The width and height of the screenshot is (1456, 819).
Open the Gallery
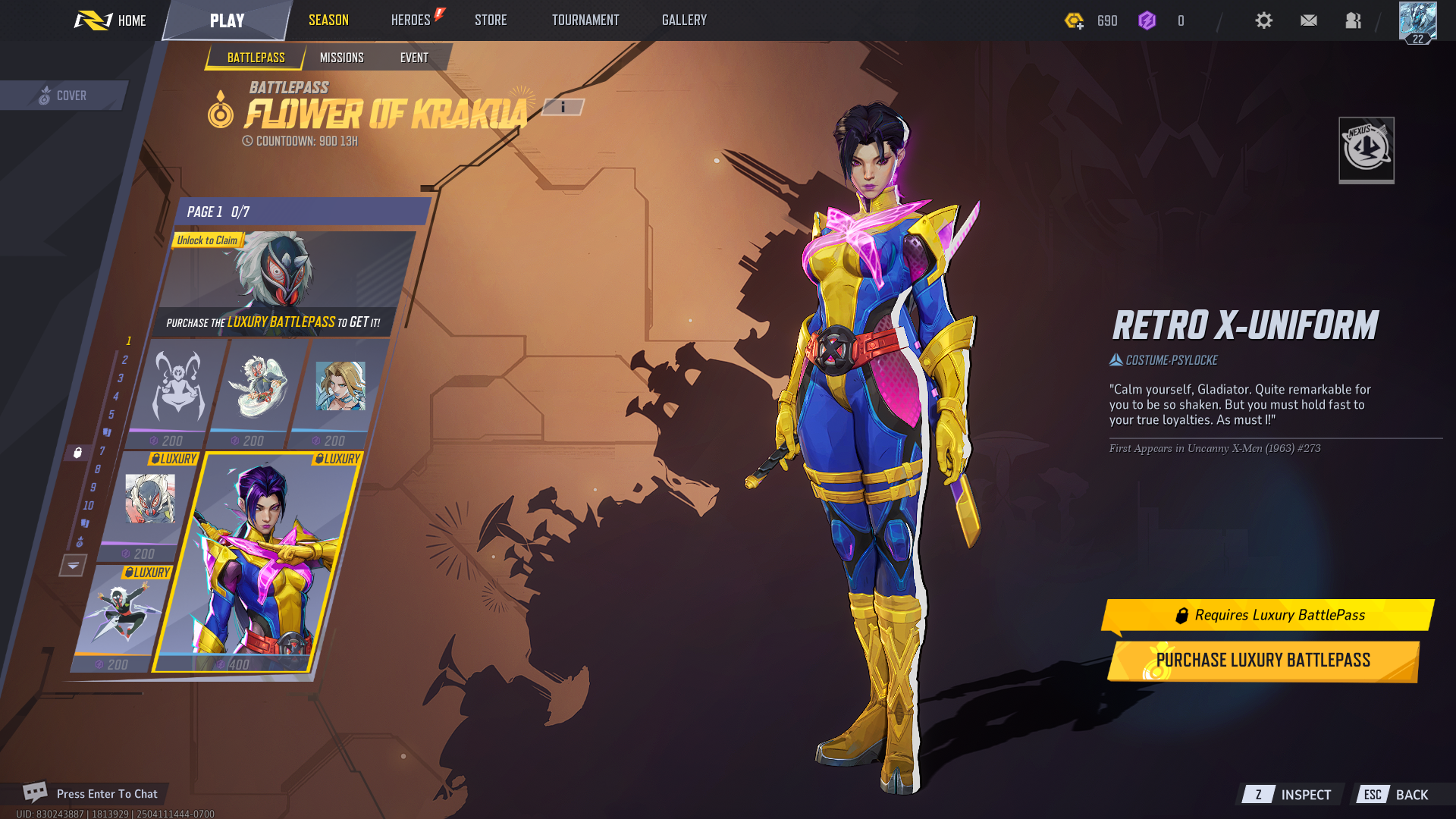(684, 20)
